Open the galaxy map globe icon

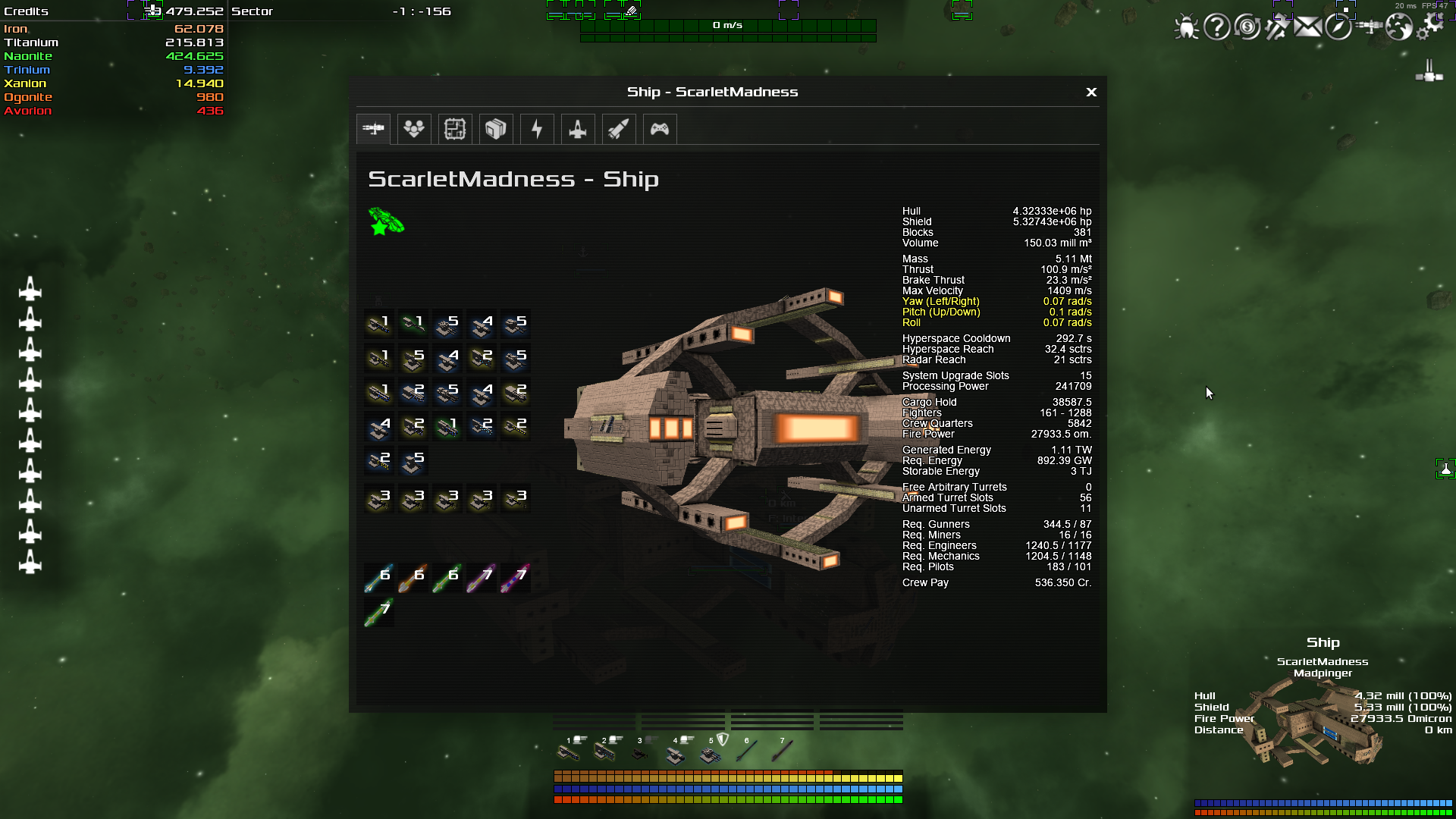[x=1399, y=28]
